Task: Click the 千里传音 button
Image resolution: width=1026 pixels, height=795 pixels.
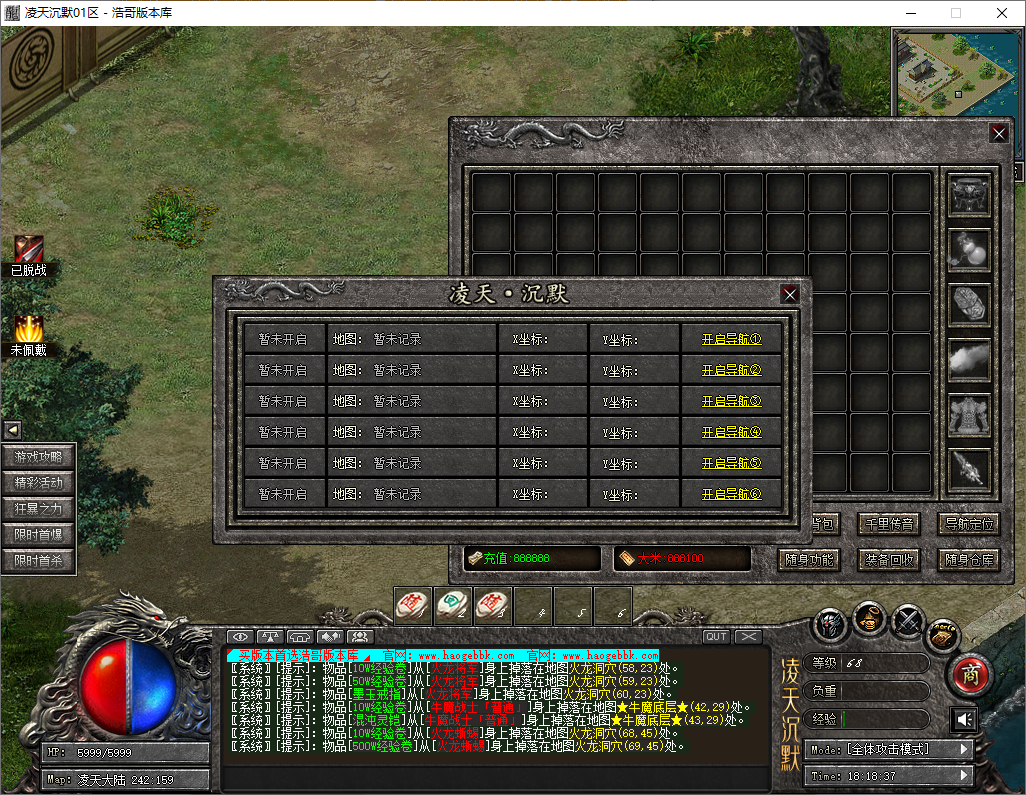Action: 889,523
